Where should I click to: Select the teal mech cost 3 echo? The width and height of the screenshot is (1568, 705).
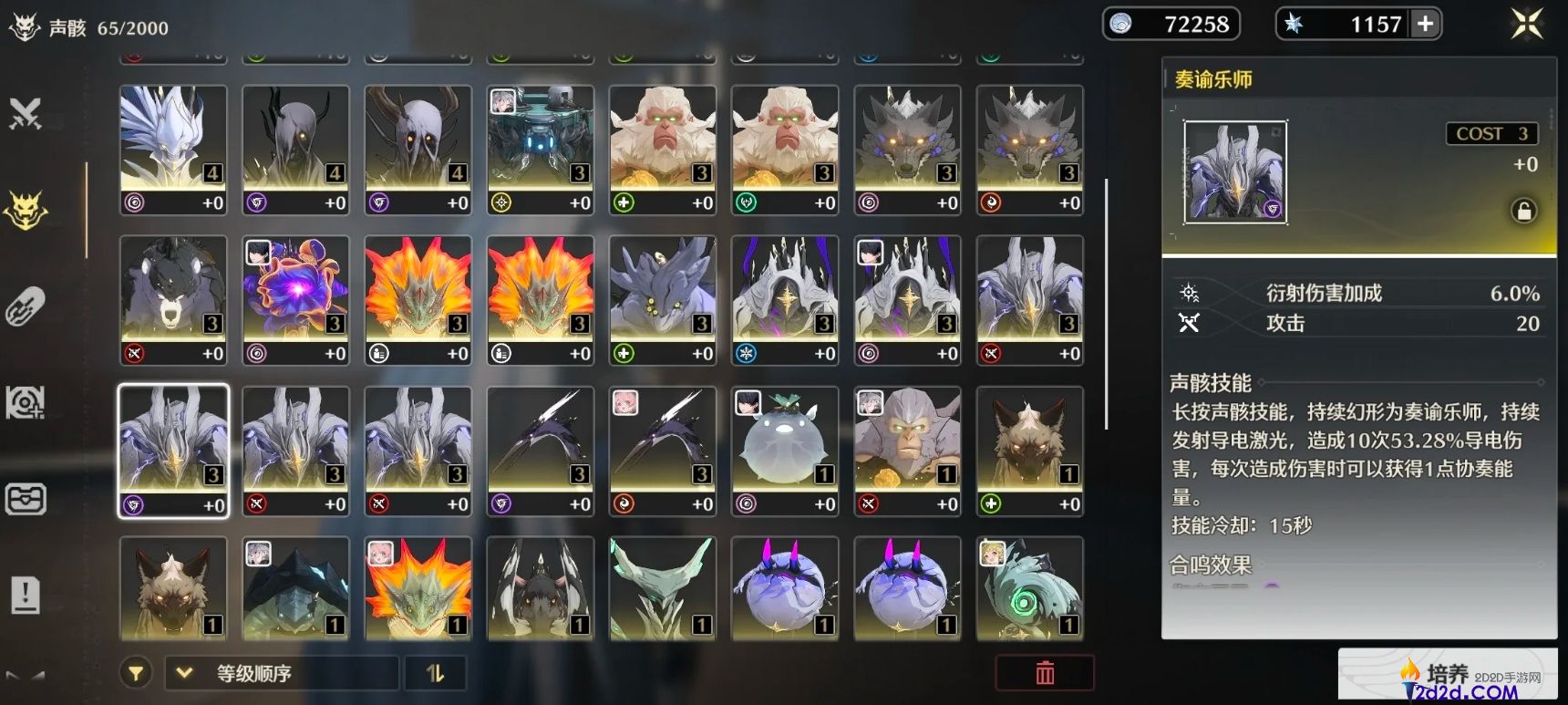(x=541, y=150)
